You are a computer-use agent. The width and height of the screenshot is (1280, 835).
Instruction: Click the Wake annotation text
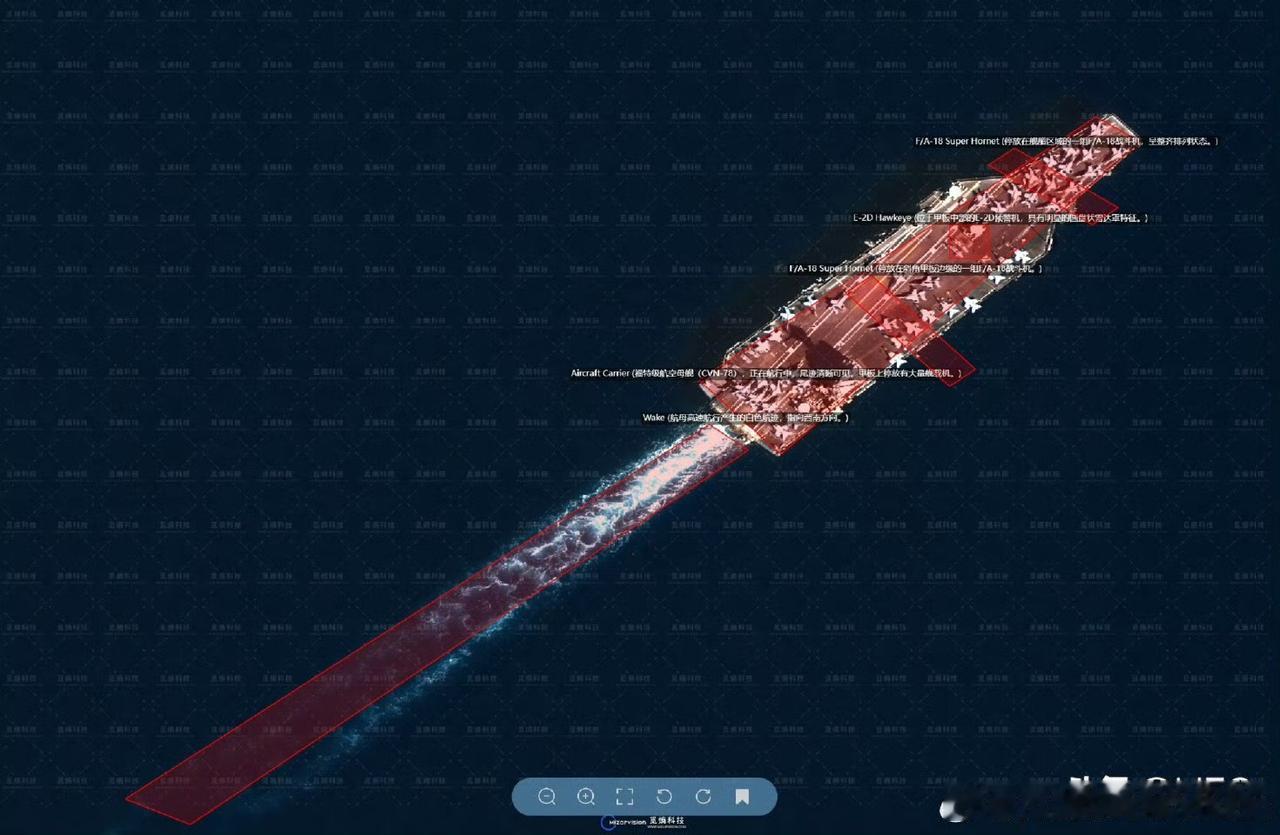(x=745, y=419)
